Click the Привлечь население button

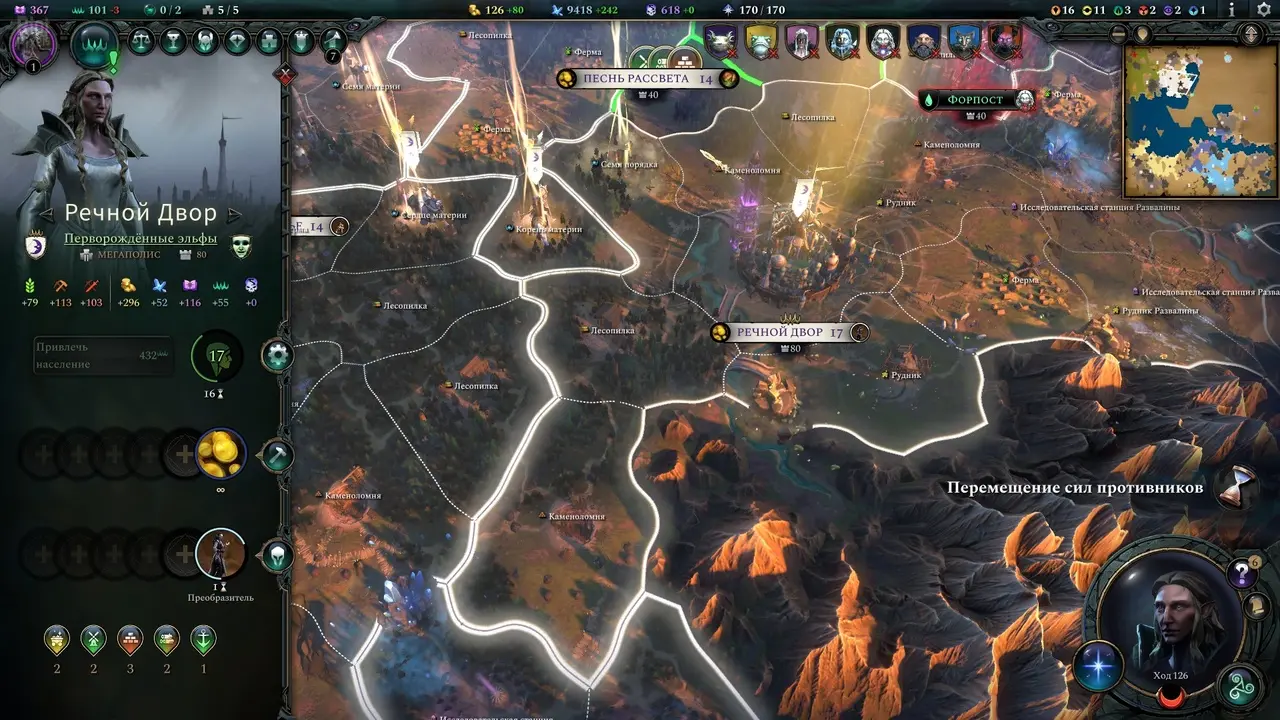100,355
